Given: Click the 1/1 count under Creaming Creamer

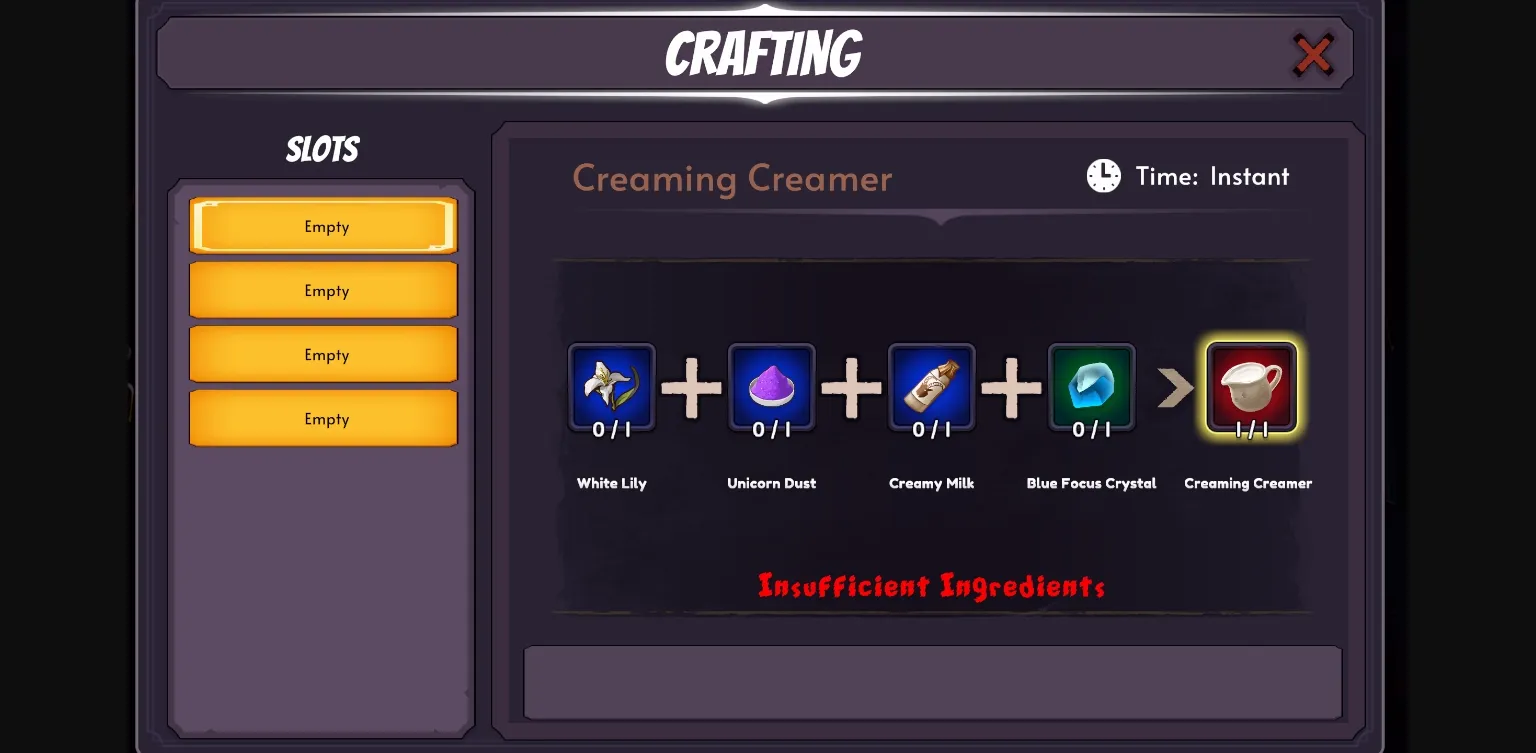Looking at the screenshot, I should [x=1251, y=434].
